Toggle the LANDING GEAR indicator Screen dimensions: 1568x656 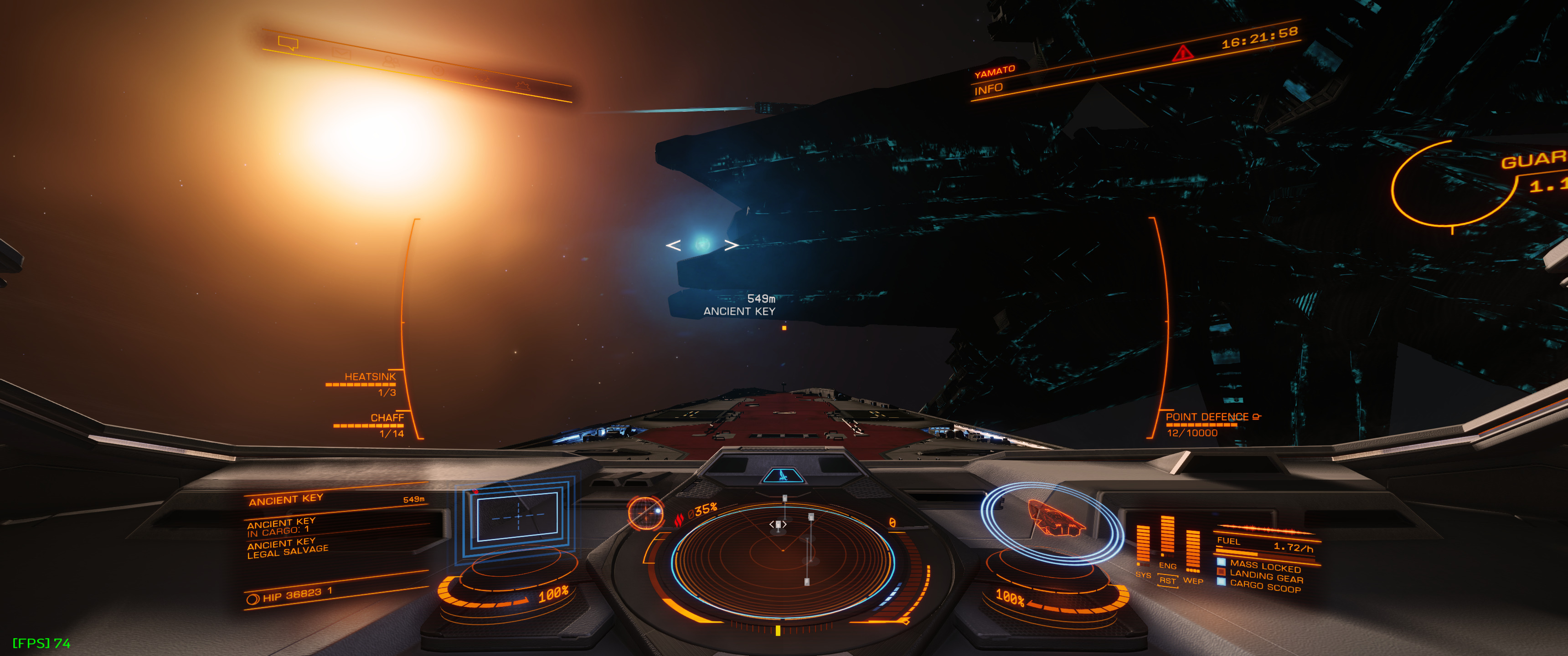1265,576
